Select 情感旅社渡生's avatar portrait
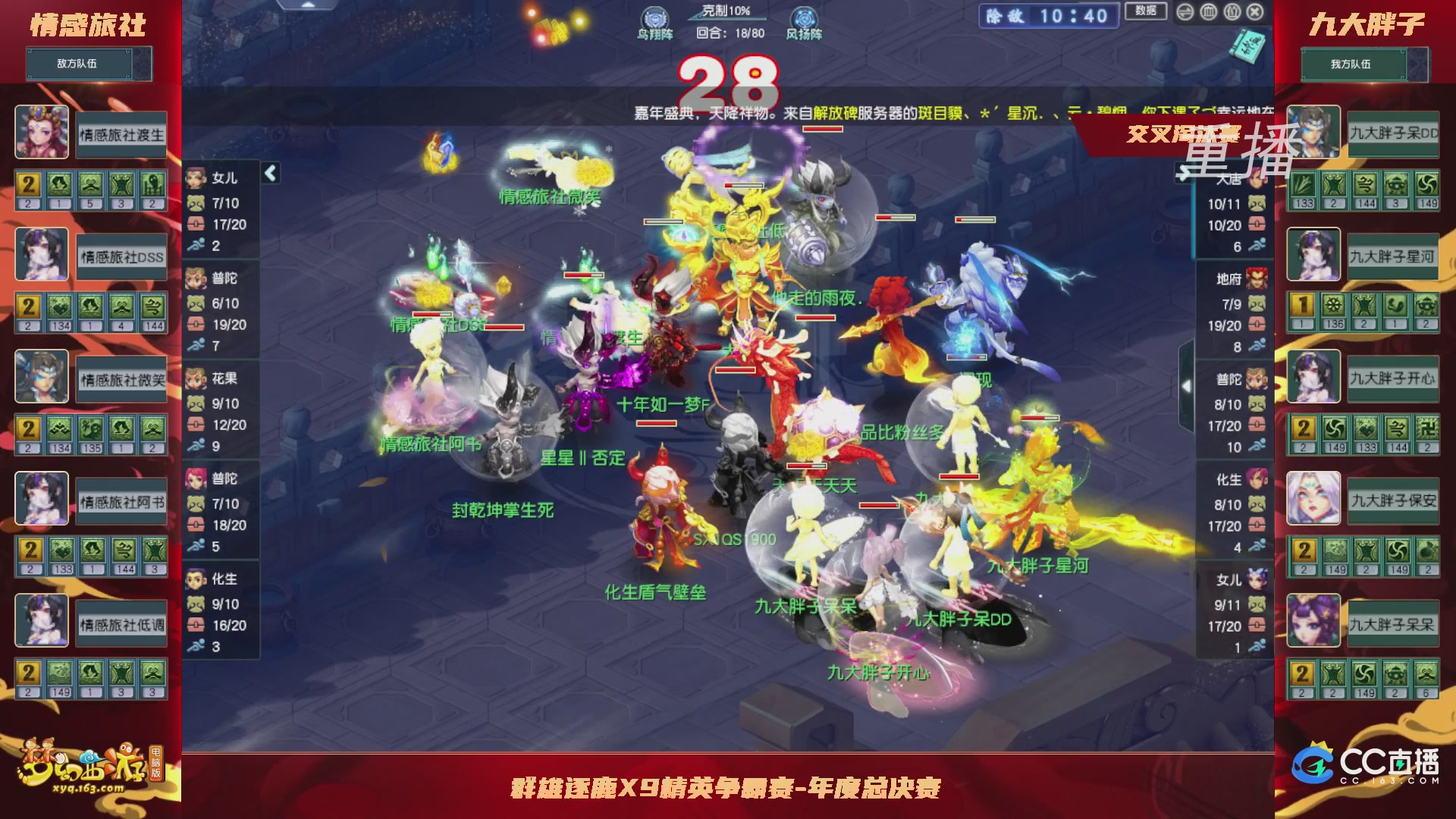The width and height of the screenshot is (1456, 819). pyautogui.click(x=42, y=133)
